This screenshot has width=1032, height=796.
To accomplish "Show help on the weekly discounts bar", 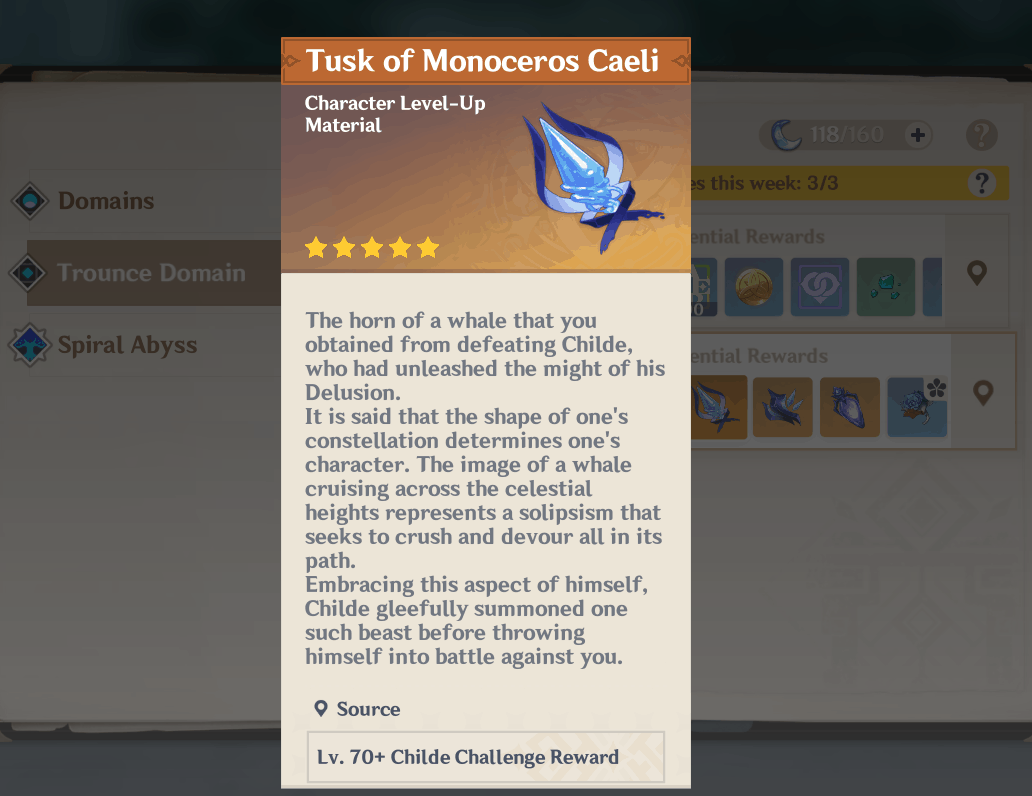I will pos(982,183).
